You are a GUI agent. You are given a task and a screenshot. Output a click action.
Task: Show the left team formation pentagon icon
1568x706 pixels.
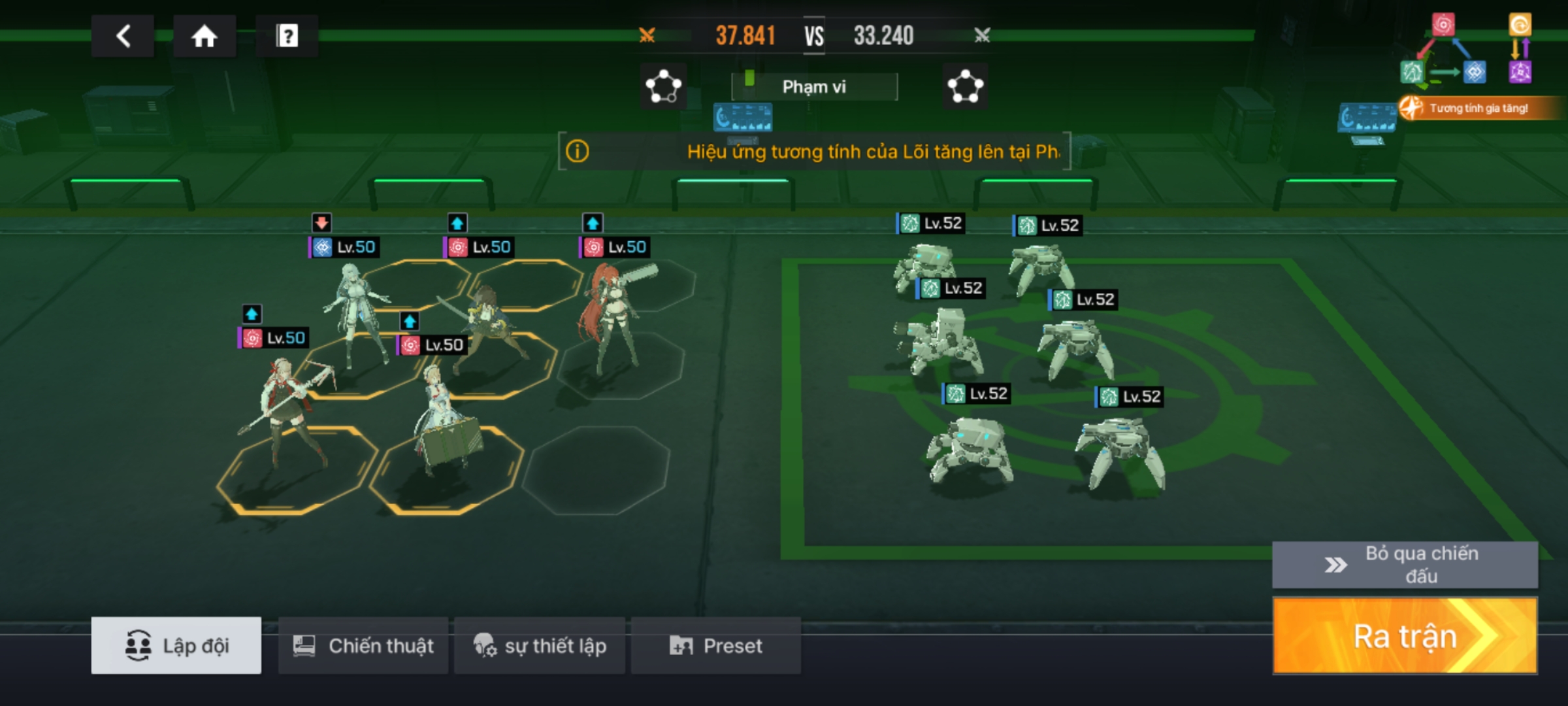click(663, 86)
